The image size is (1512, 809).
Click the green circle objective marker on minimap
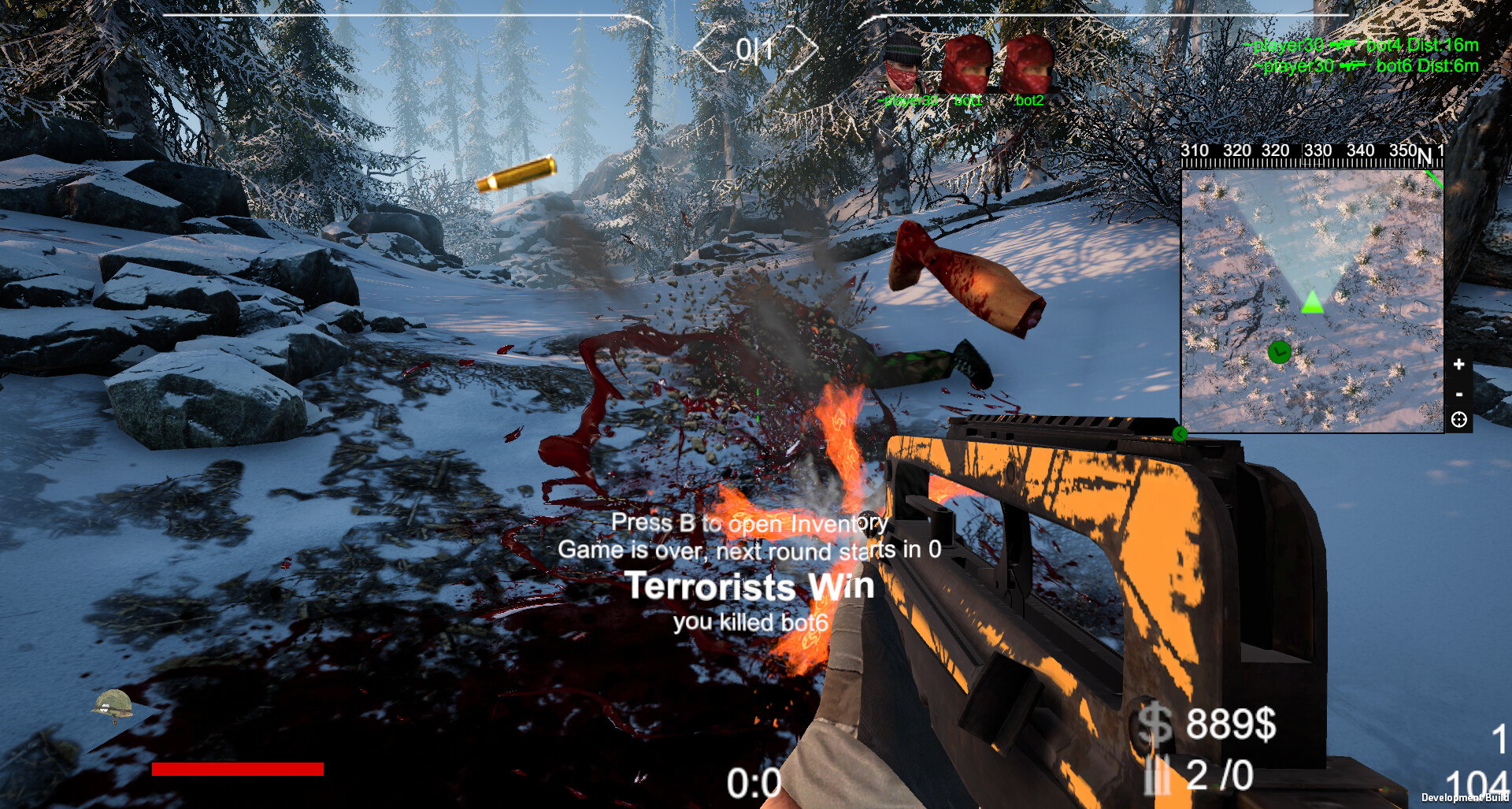(x=1280, y=352)
